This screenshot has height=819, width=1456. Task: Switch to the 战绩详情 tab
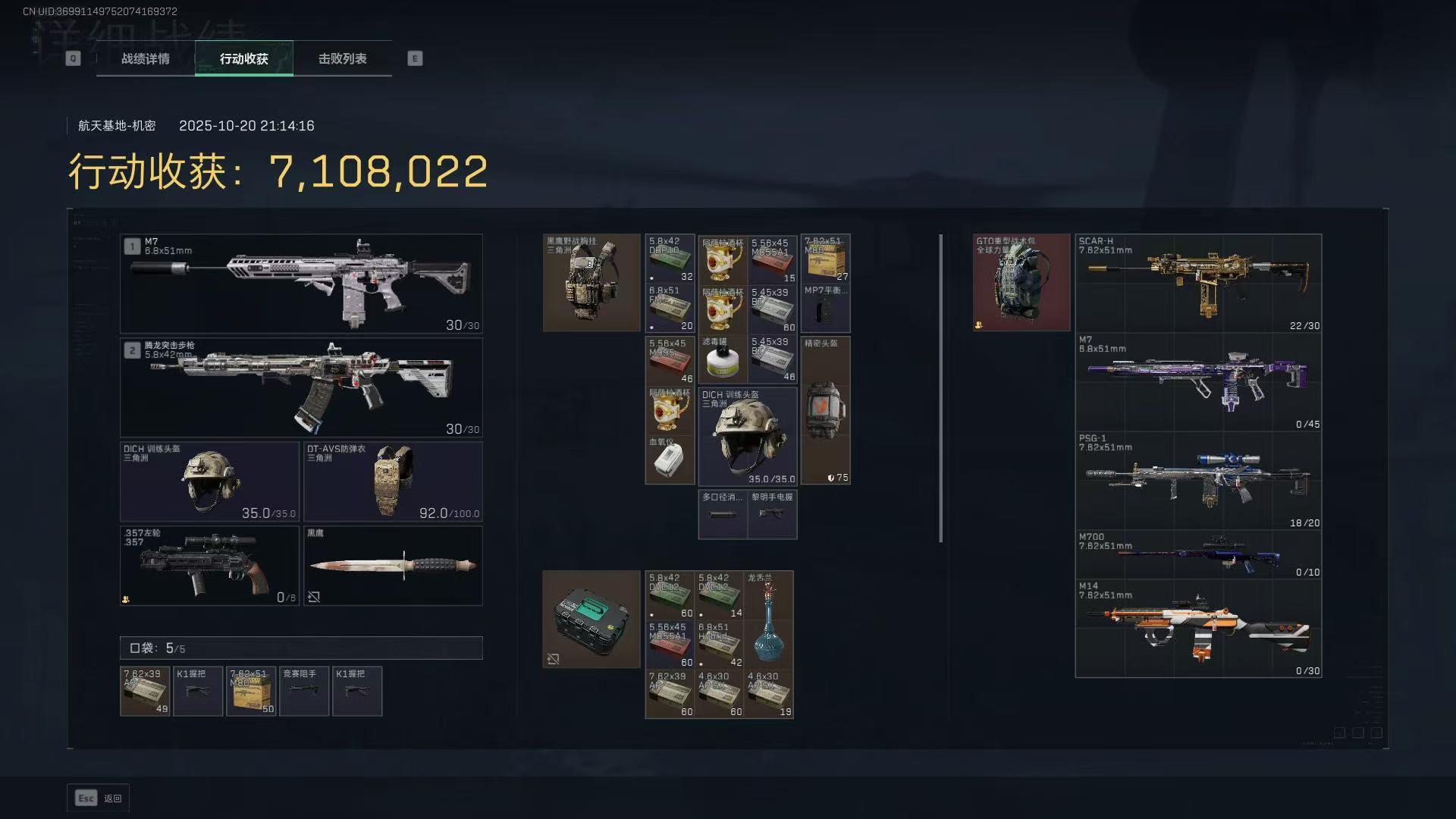(x=146, y=58)
